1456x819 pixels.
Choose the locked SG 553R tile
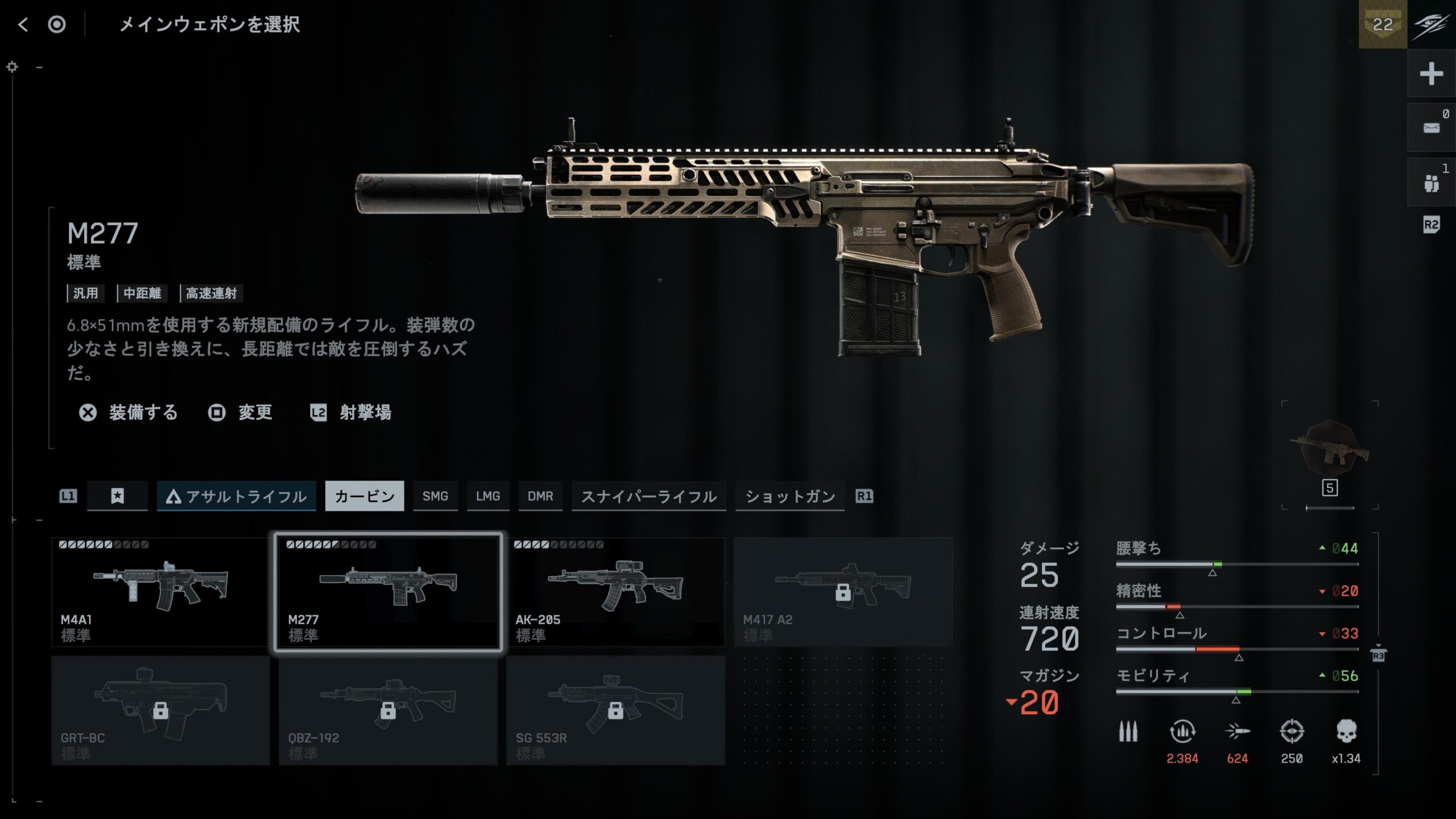(x=615, y=710)
